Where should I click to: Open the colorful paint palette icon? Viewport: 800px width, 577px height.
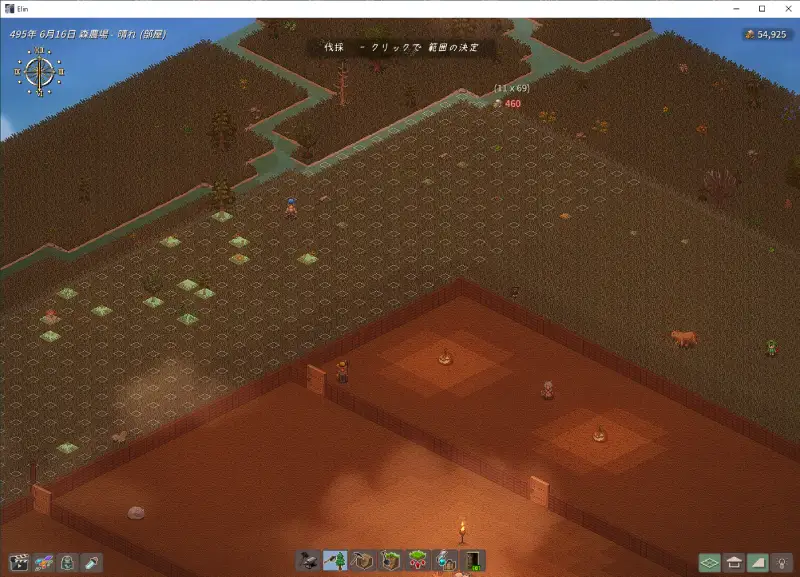tap(43, 563)
